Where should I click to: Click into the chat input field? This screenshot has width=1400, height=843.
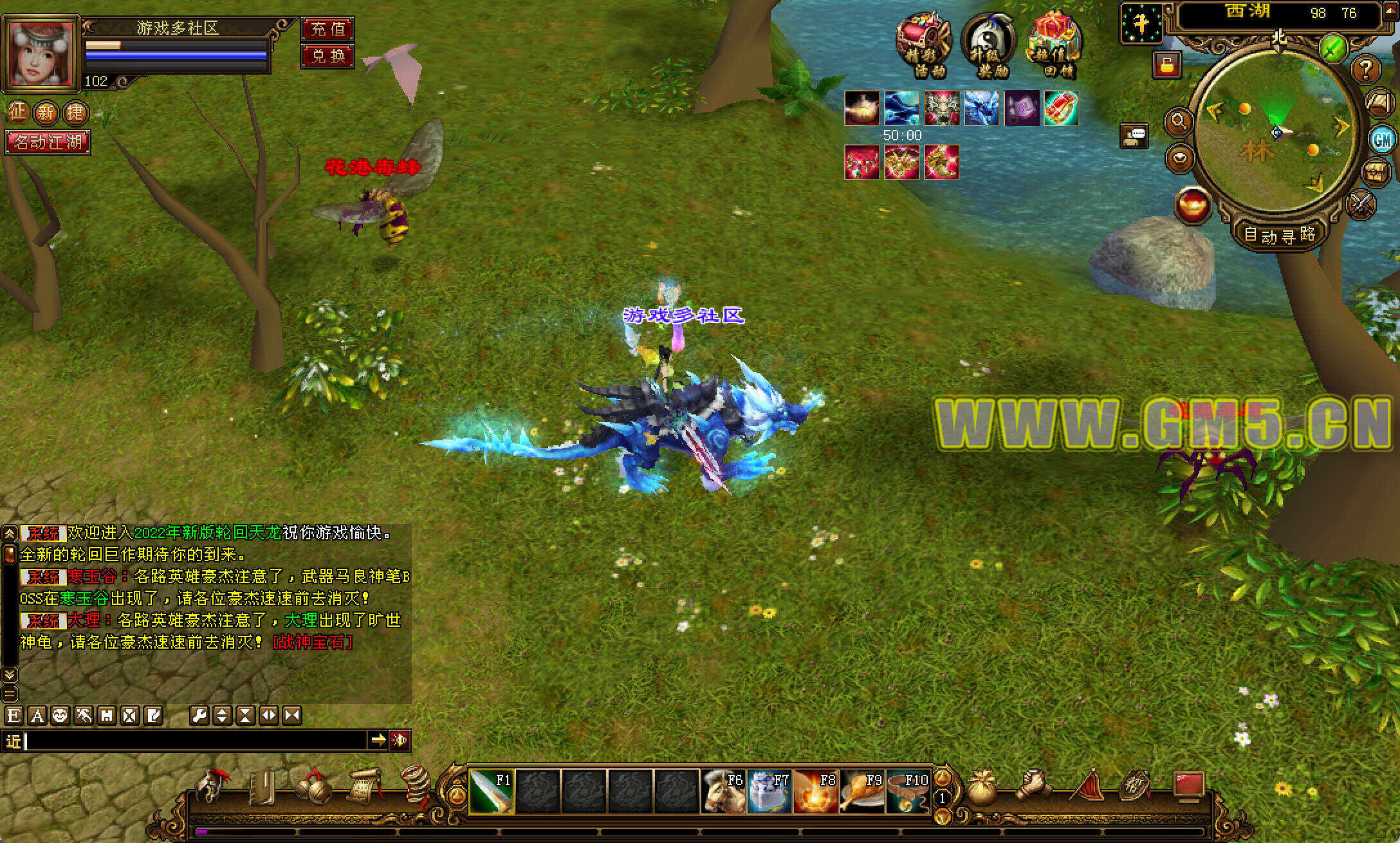click(193, 741)
